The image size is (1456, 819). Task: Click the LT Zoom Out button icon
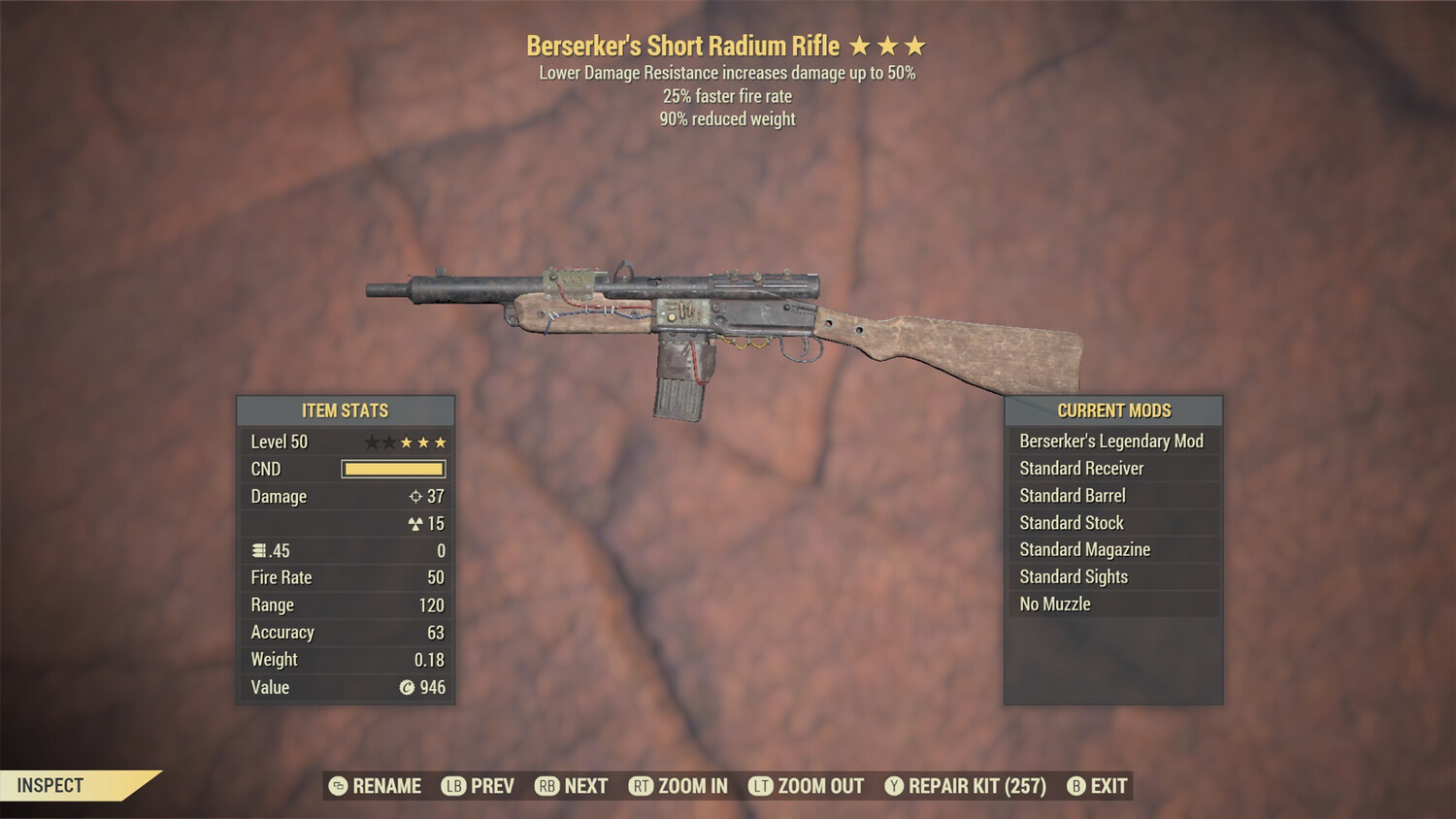pyautogui.click(x=763, y=787)
